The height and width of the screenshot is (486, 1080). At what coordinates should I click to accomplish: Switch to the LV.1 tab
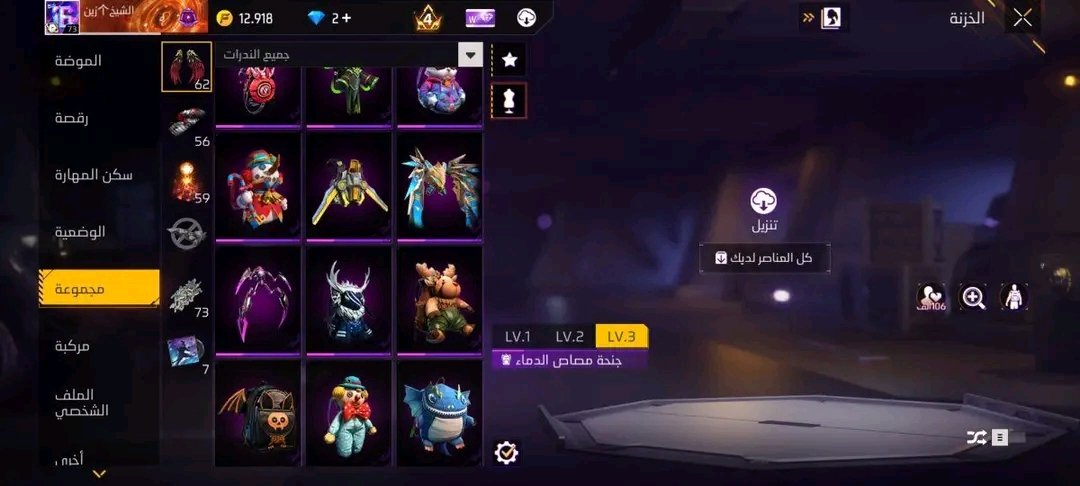(518, 336)
